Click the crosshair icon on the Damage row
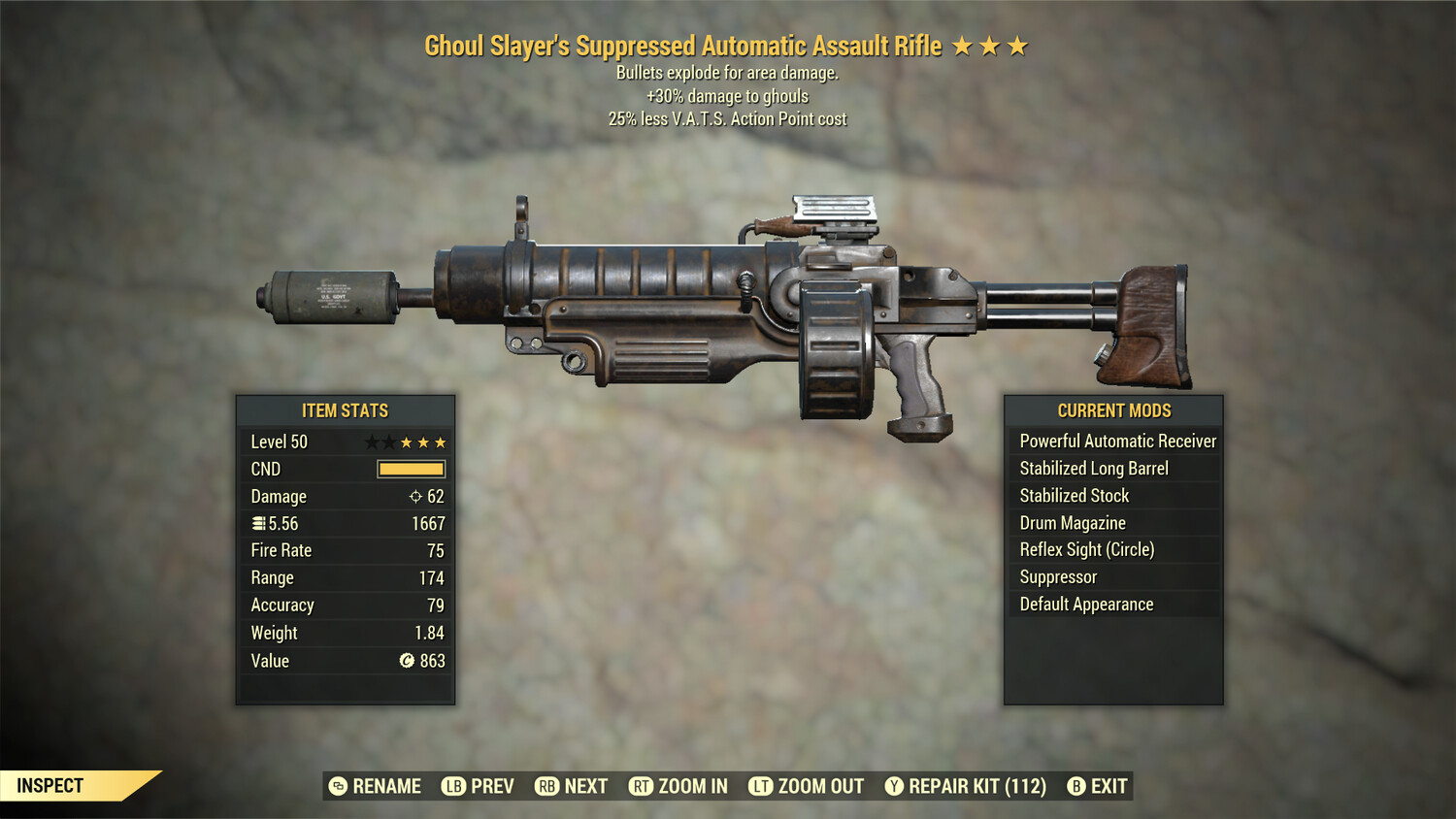 (417, 497)
